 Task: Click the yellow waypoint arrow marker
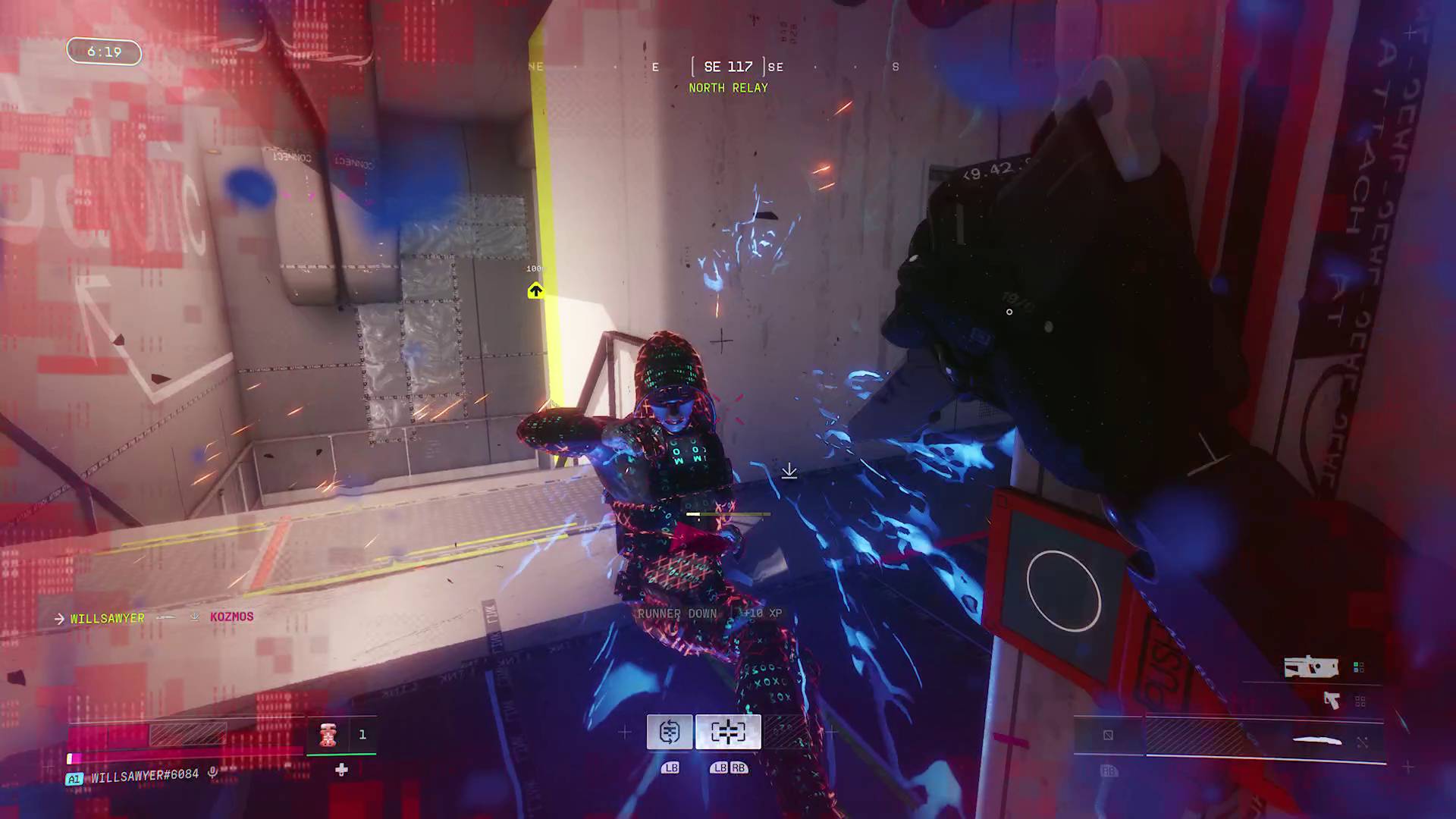(536, 291)
